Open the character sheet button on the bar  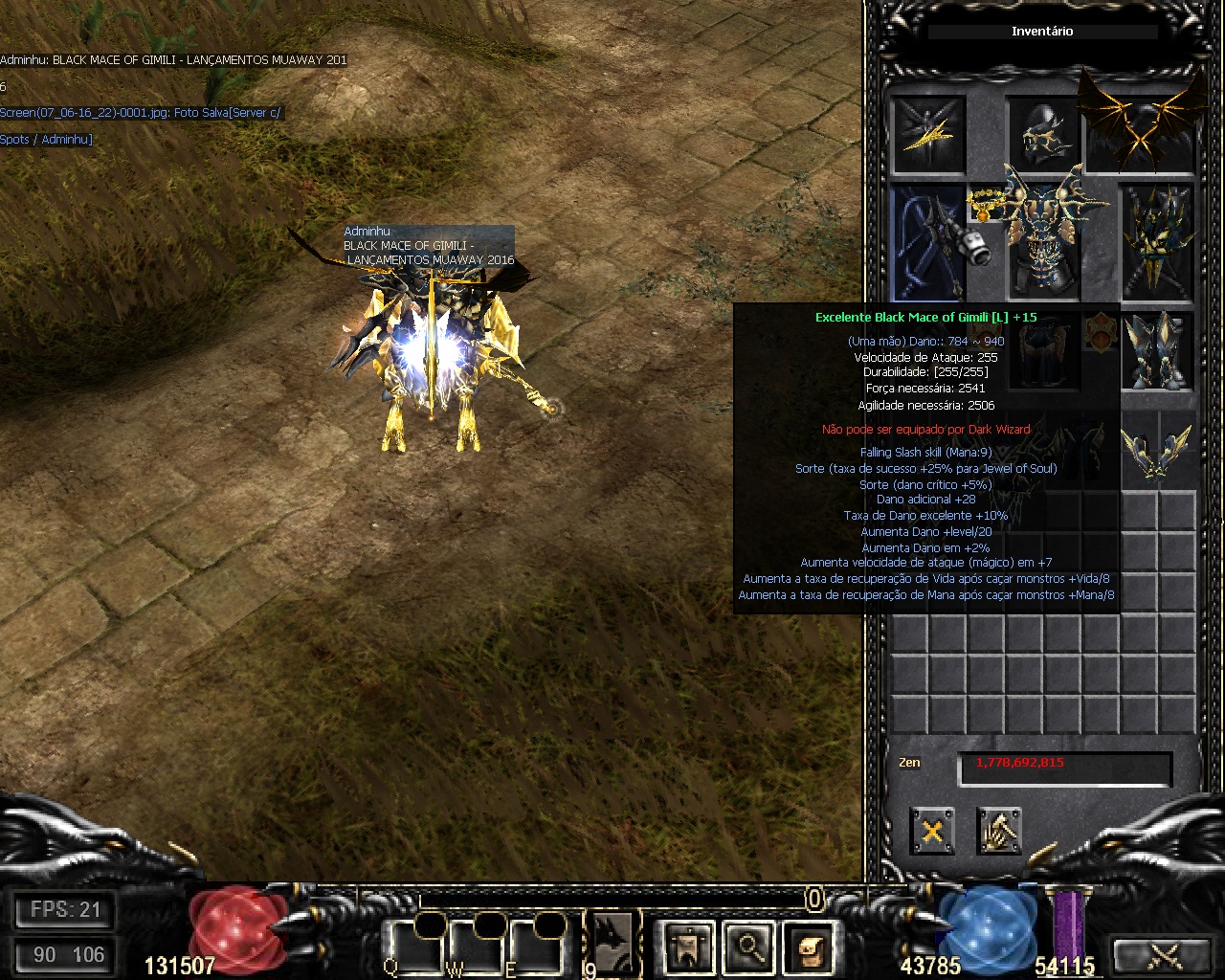point(689,946)
